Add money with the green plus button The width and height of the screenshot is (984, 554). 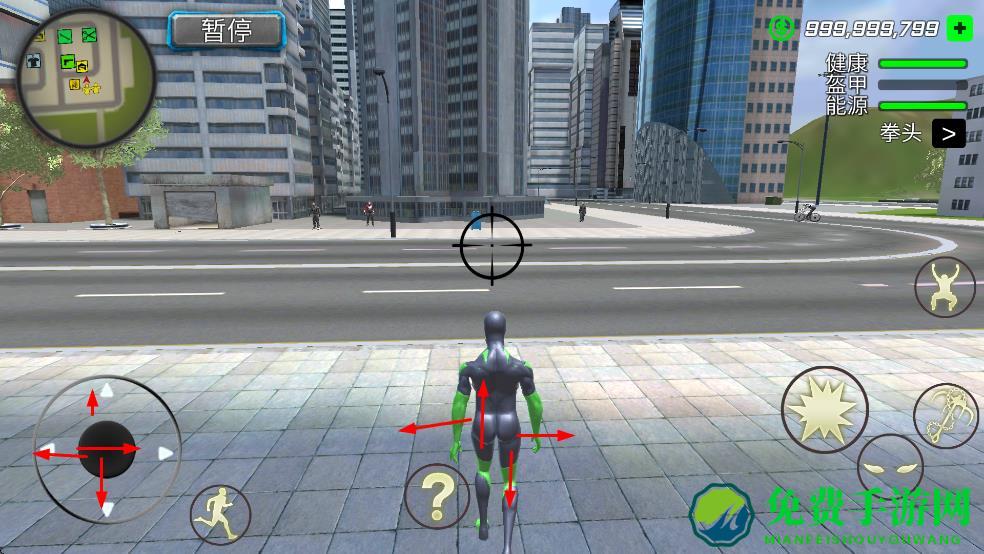click(958, 28)
